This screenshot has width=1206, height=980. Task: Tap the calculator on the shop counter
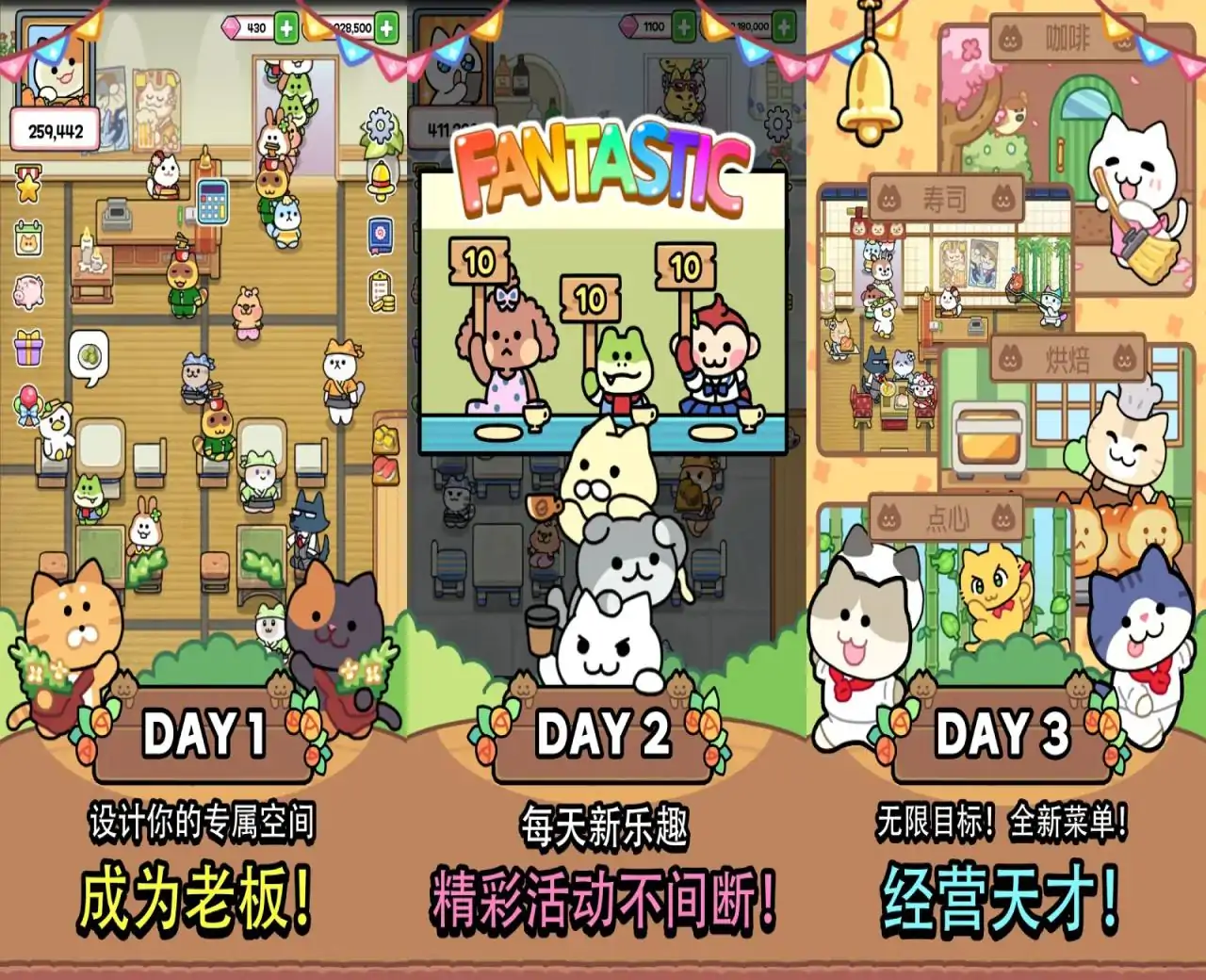point(211,202)
